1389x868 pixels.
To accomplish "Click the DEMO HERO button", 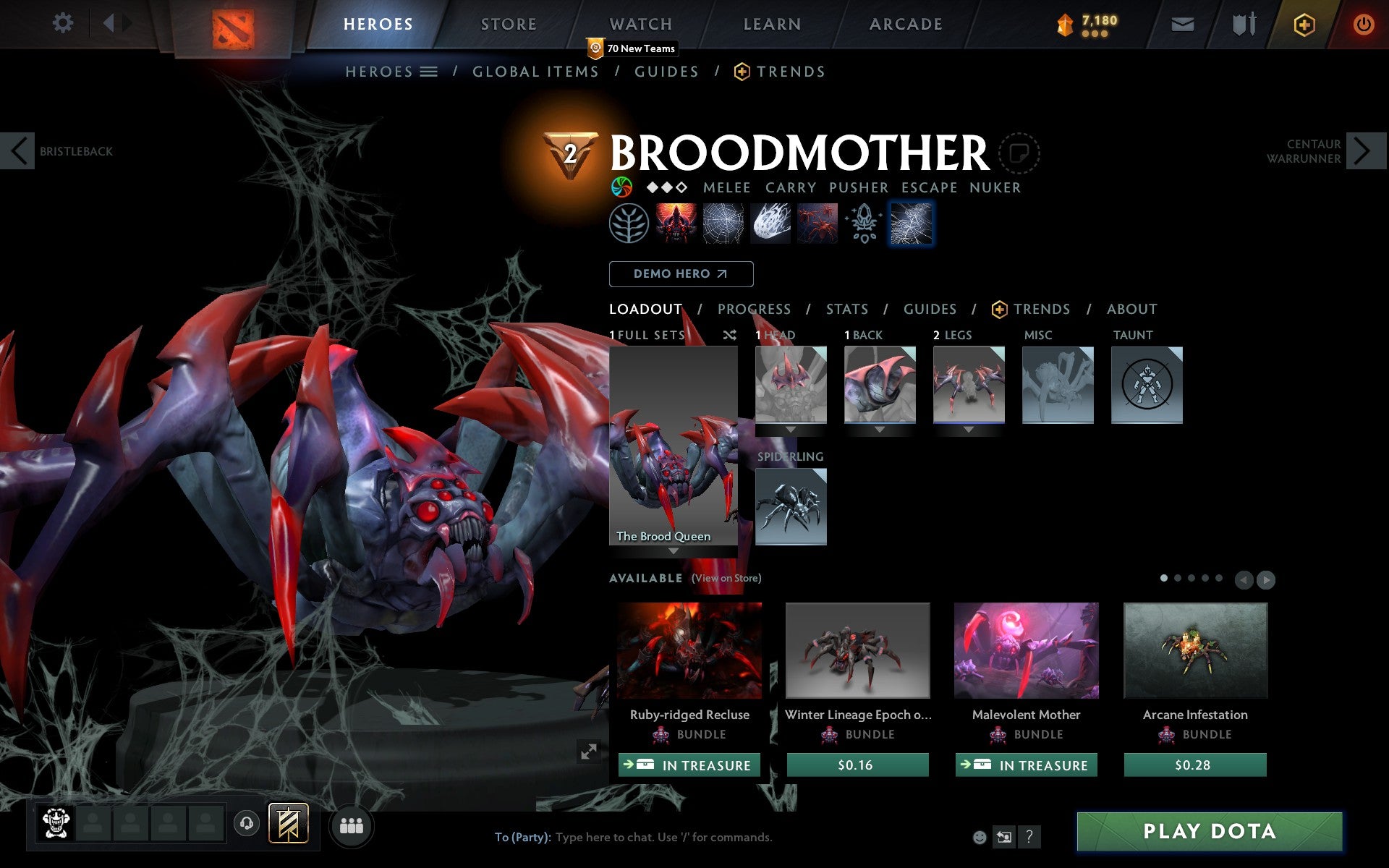I will 681,273.
